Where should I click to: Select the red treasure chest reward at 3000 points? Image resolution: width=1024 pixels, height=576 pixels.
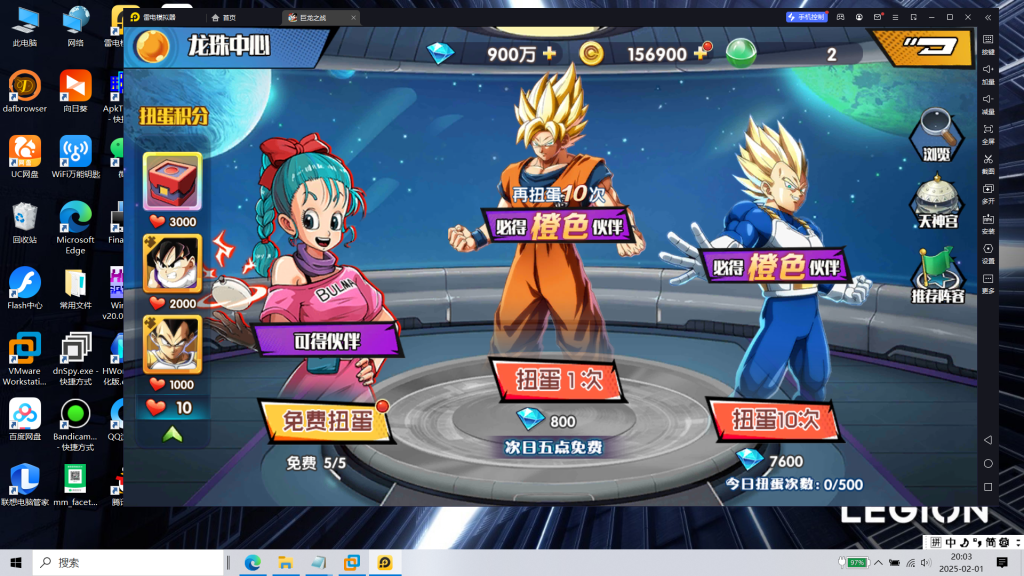[x=172, y=182]
